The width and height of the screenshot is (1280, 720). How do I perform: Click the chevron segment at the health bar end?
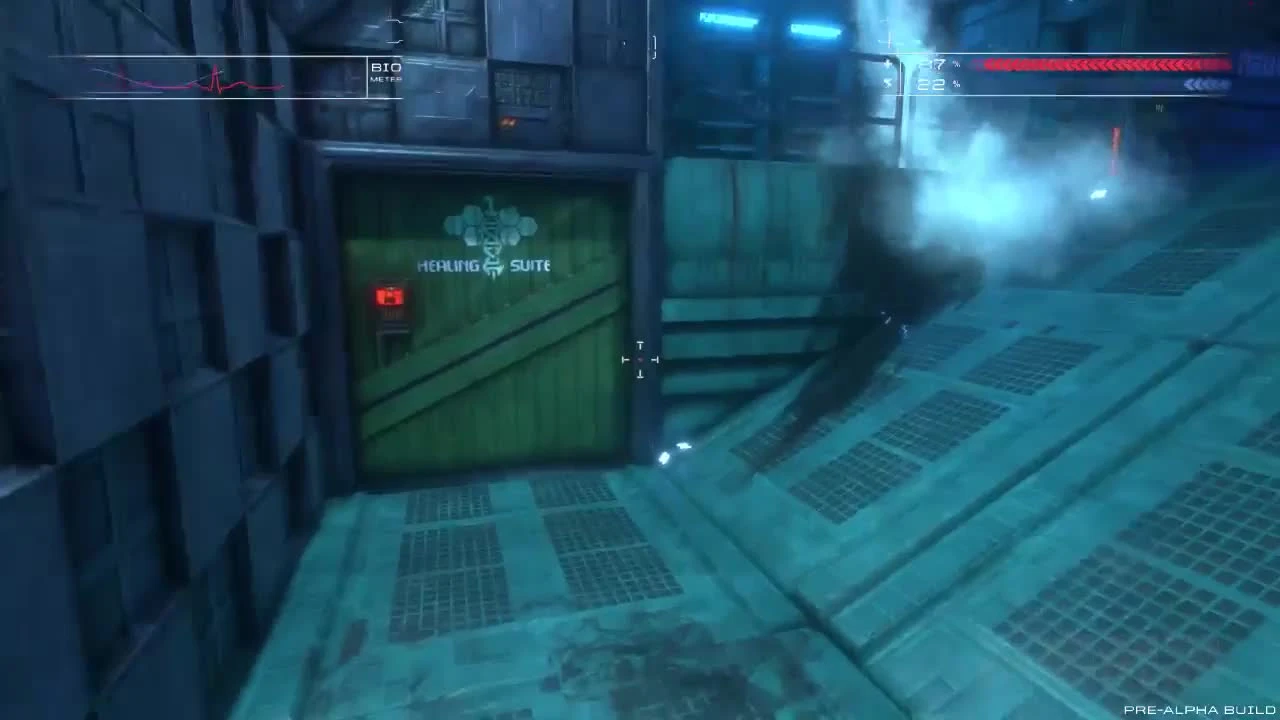pyautogui.click(x=1190, y=62)
